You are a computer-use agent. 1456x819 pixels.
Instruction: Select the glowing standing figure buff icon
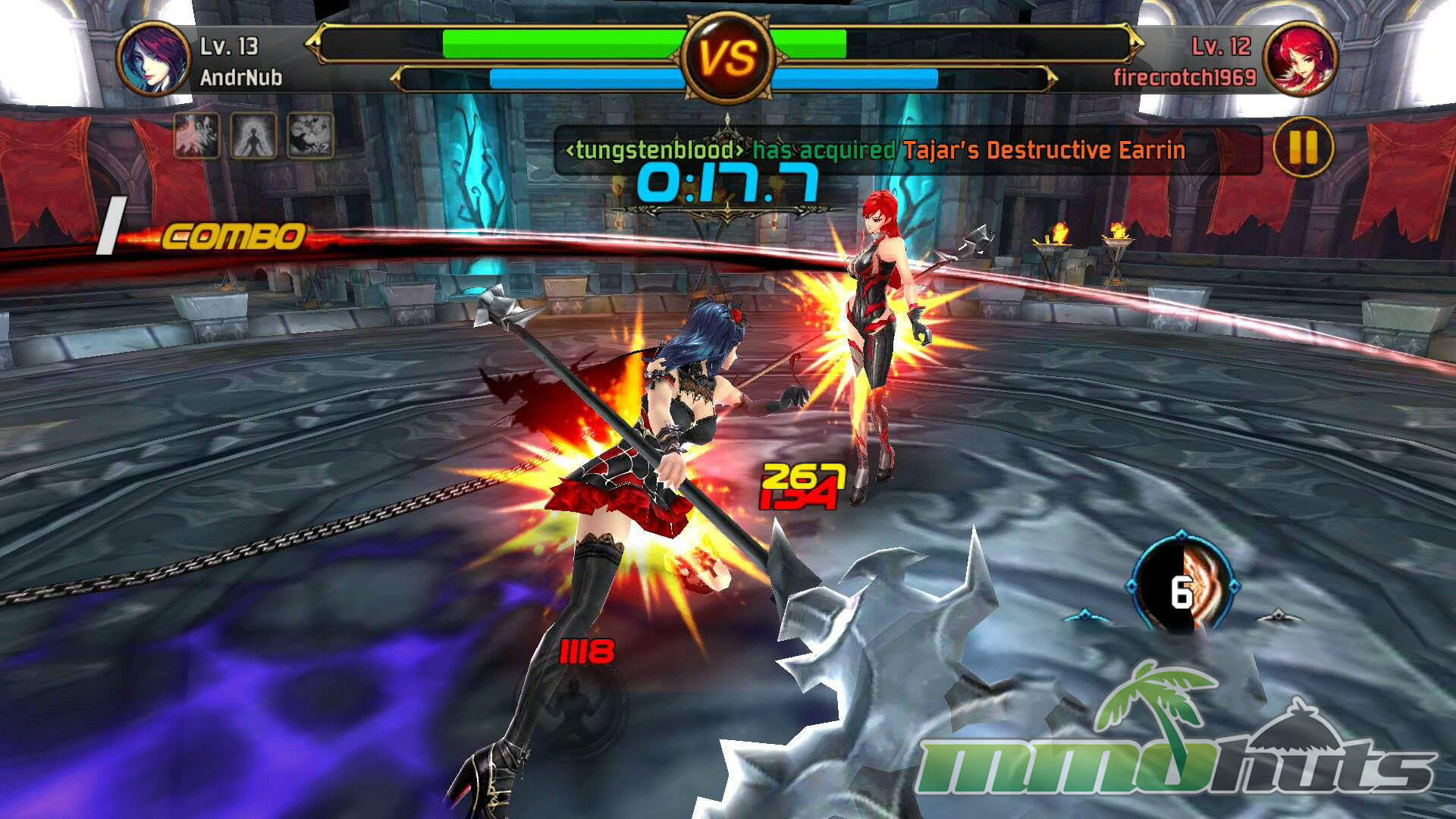[x=253, y=136]
